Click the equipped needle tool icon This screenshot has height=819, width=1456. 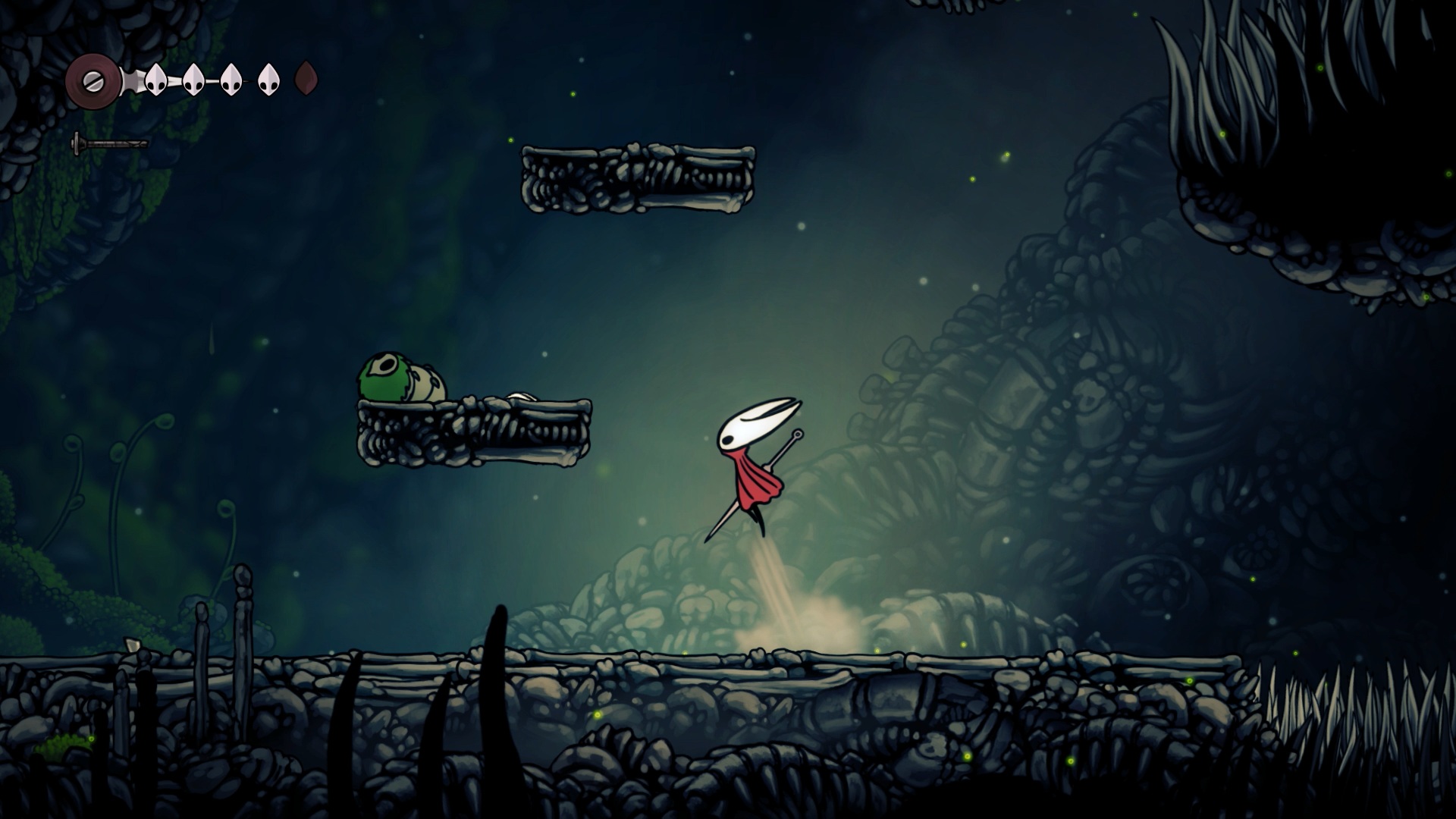click(x=110, y=143)
